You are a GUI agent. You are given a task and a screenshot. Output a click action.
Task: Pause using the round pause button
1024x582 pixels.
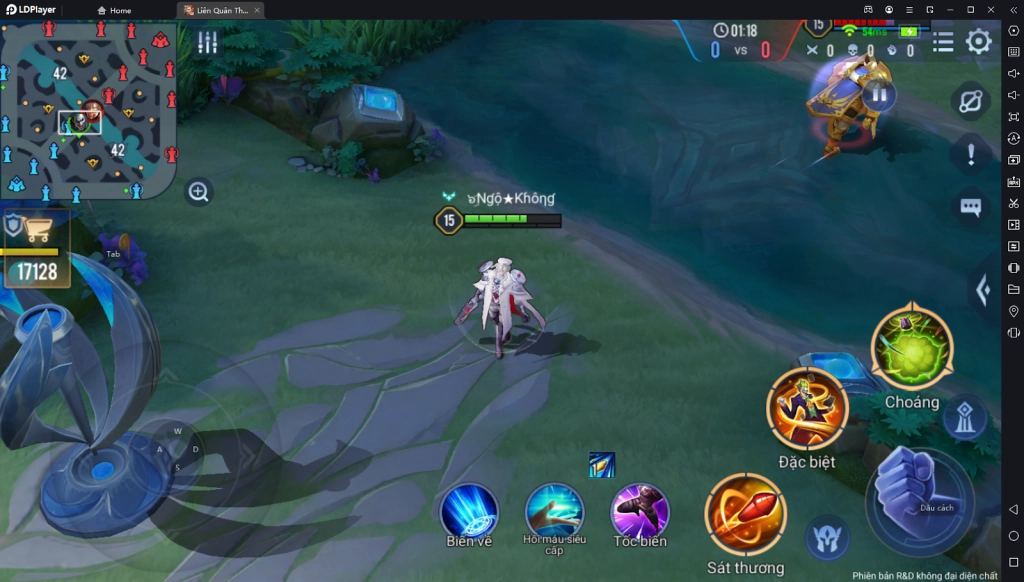click(x=879, y=95)
